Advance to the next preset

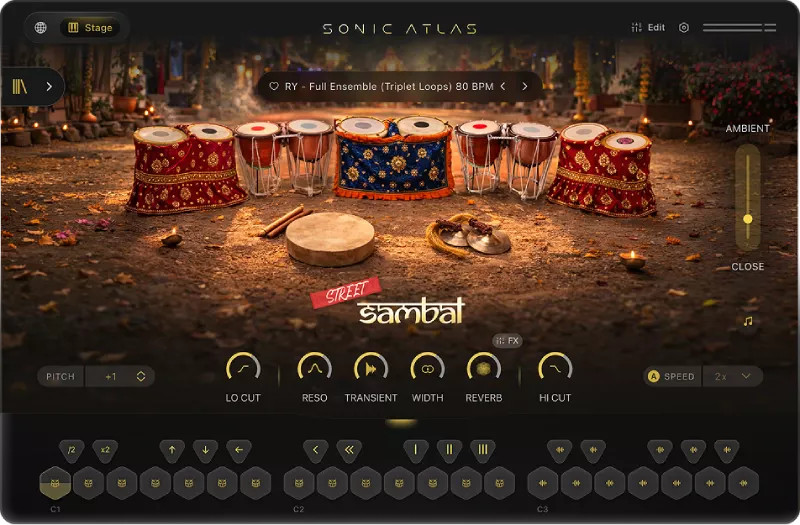(x=524, y=86)
